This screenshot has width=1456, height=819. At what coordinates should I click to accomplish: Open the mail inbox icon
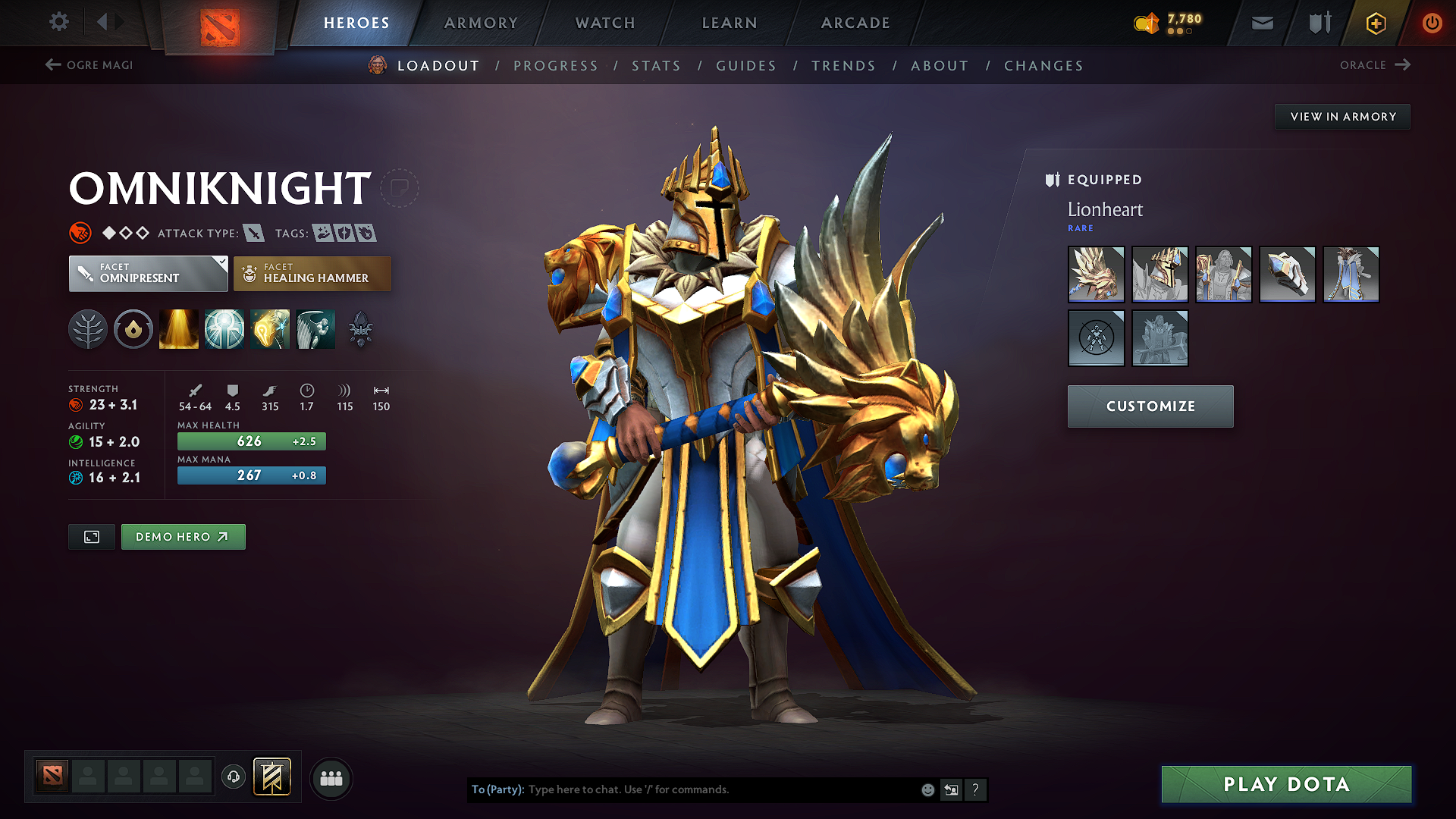tap(1261, 23)
